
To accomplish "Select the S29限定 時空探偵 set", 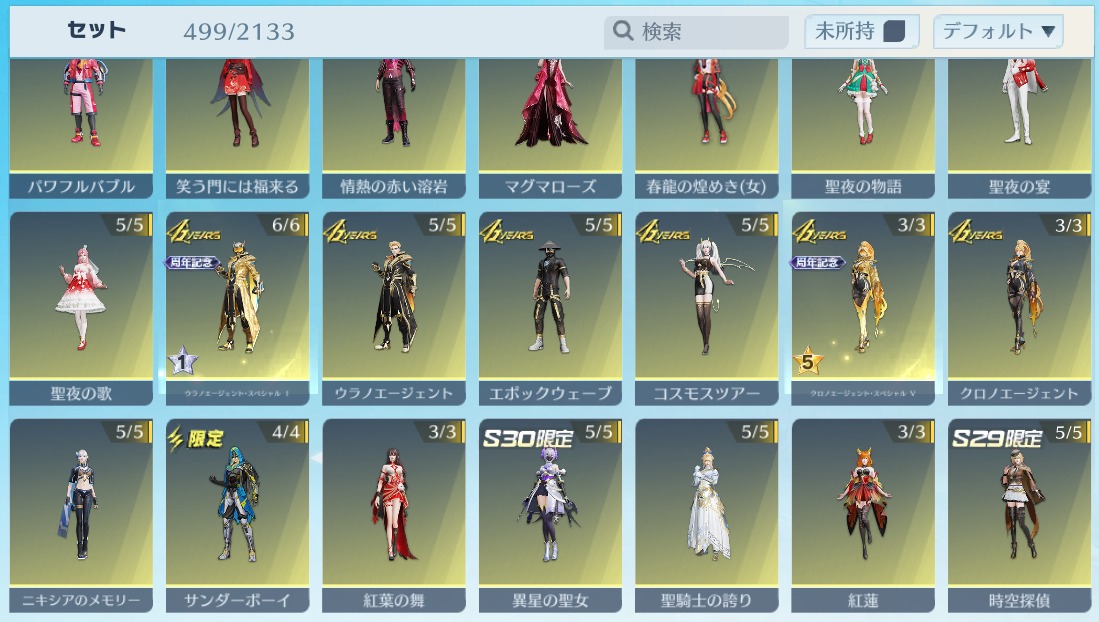I will (1019, 513).
